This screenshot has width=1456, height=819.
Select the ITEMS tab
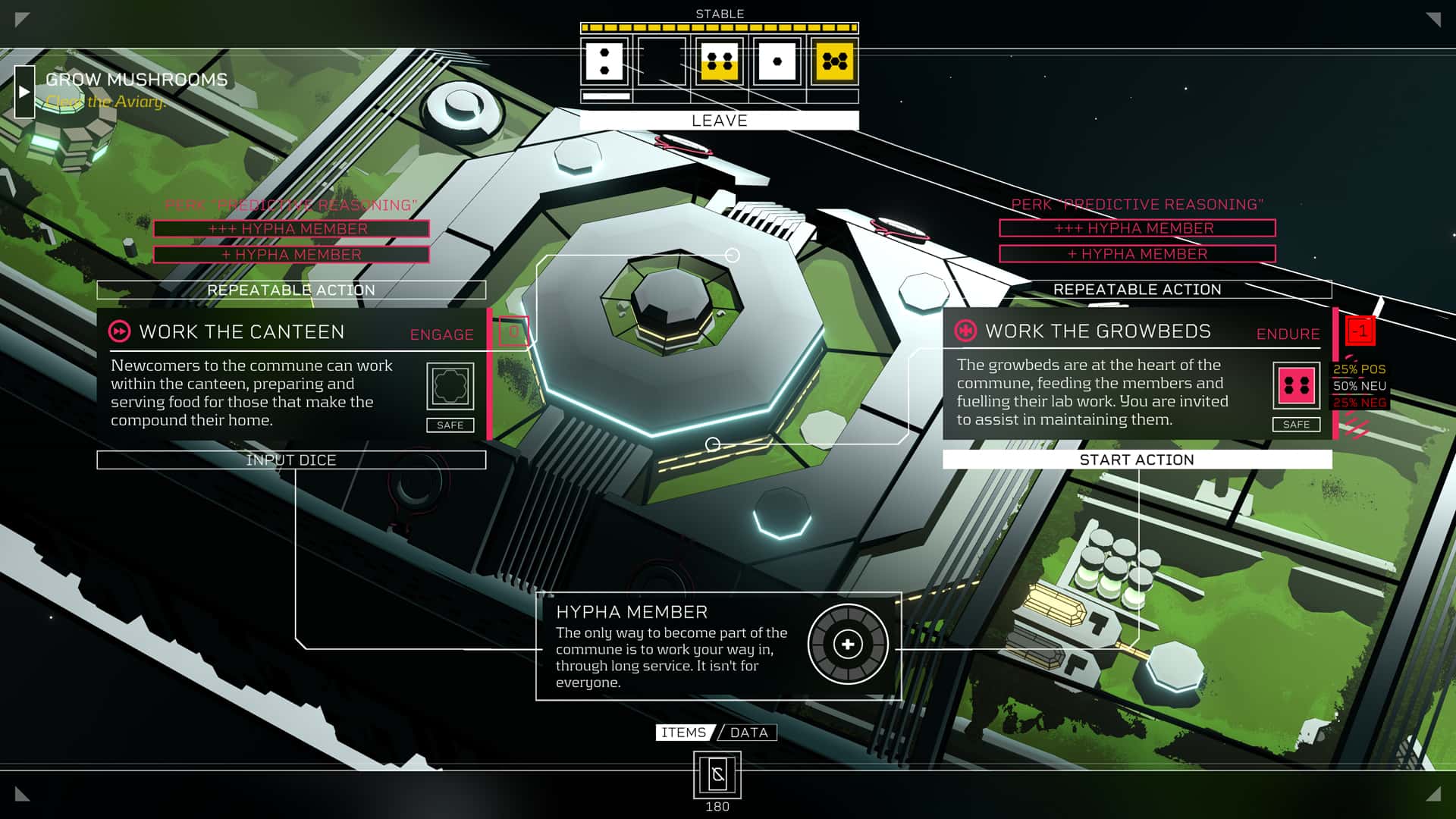click(x=682, y=733)
